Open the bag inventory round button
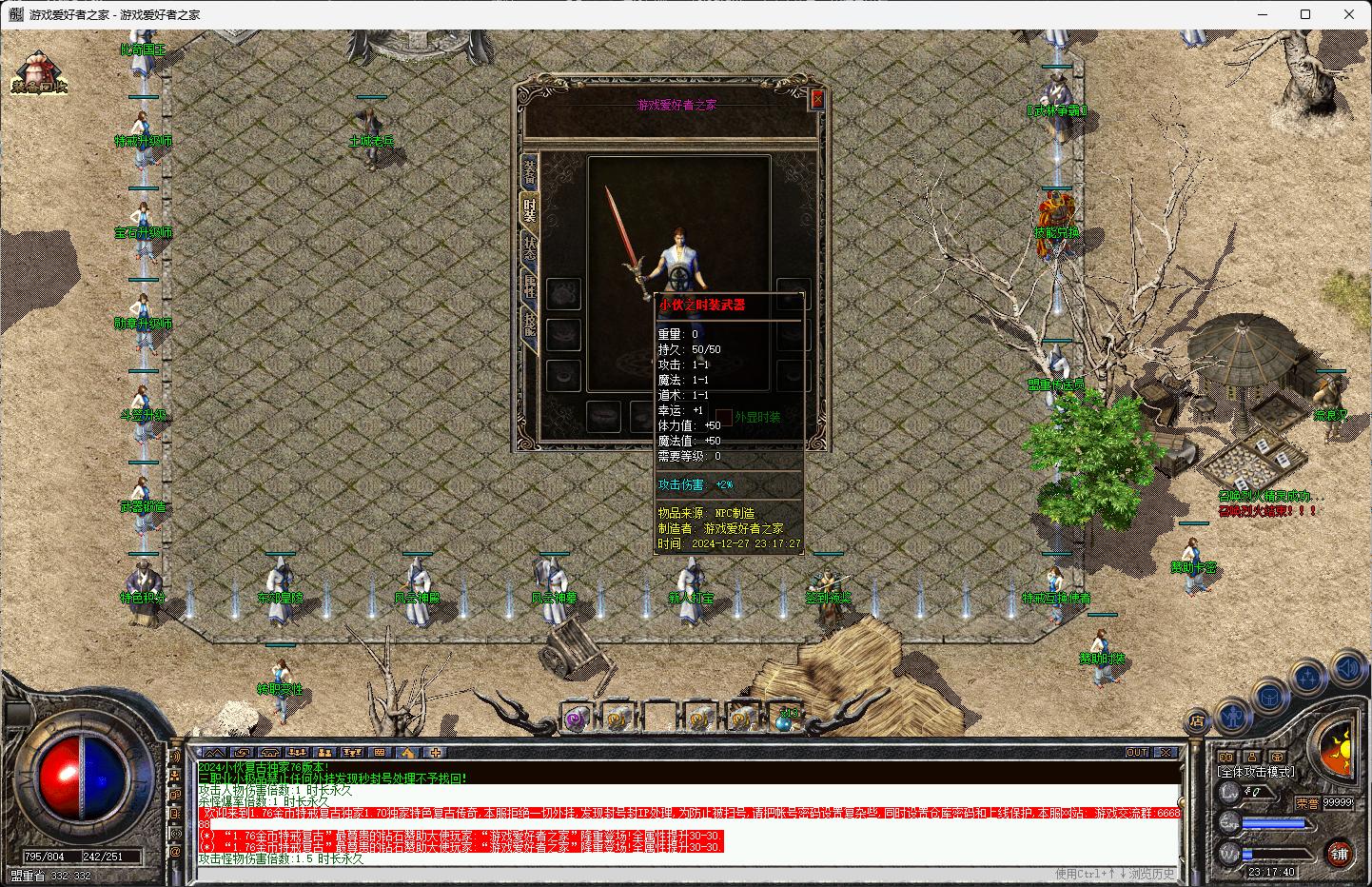 [1271, 696]
